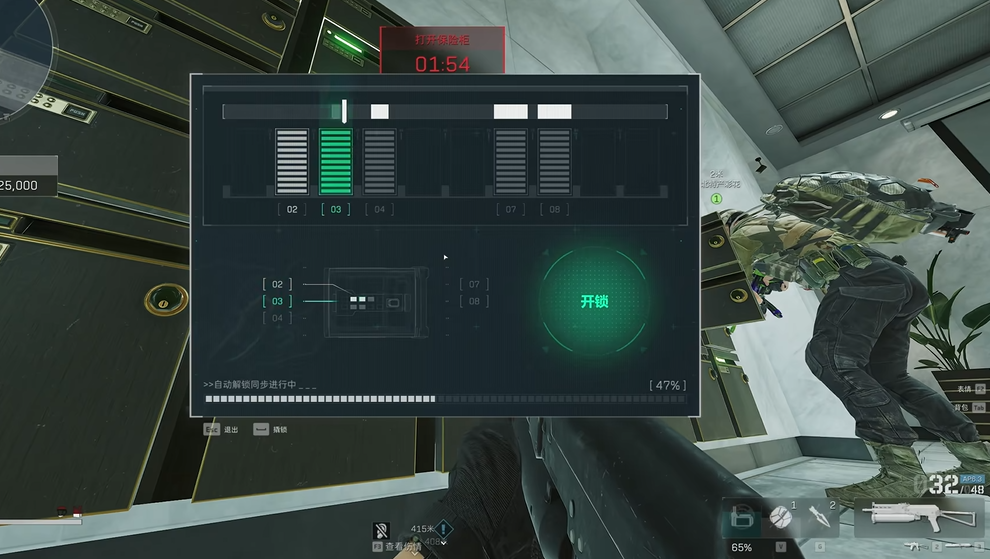Choose the grey lock pin column 04
The image size is (990, 559).
(379, 161)
